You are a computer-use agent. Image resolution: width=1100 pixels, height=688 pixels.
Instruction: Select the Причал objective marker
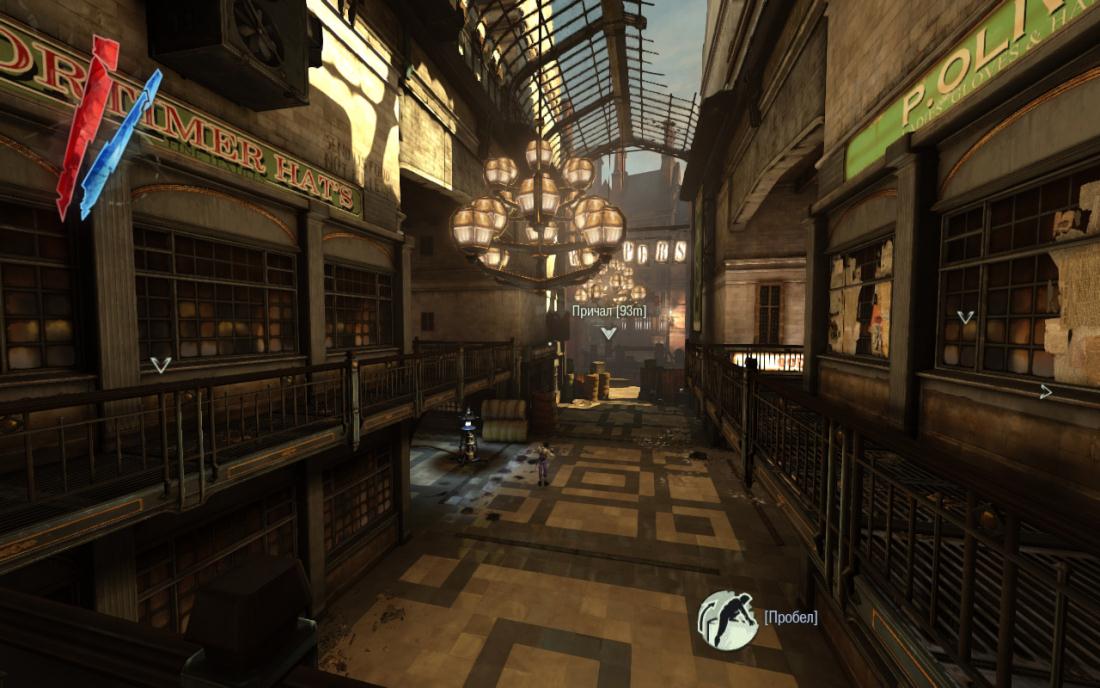(608, 334)
